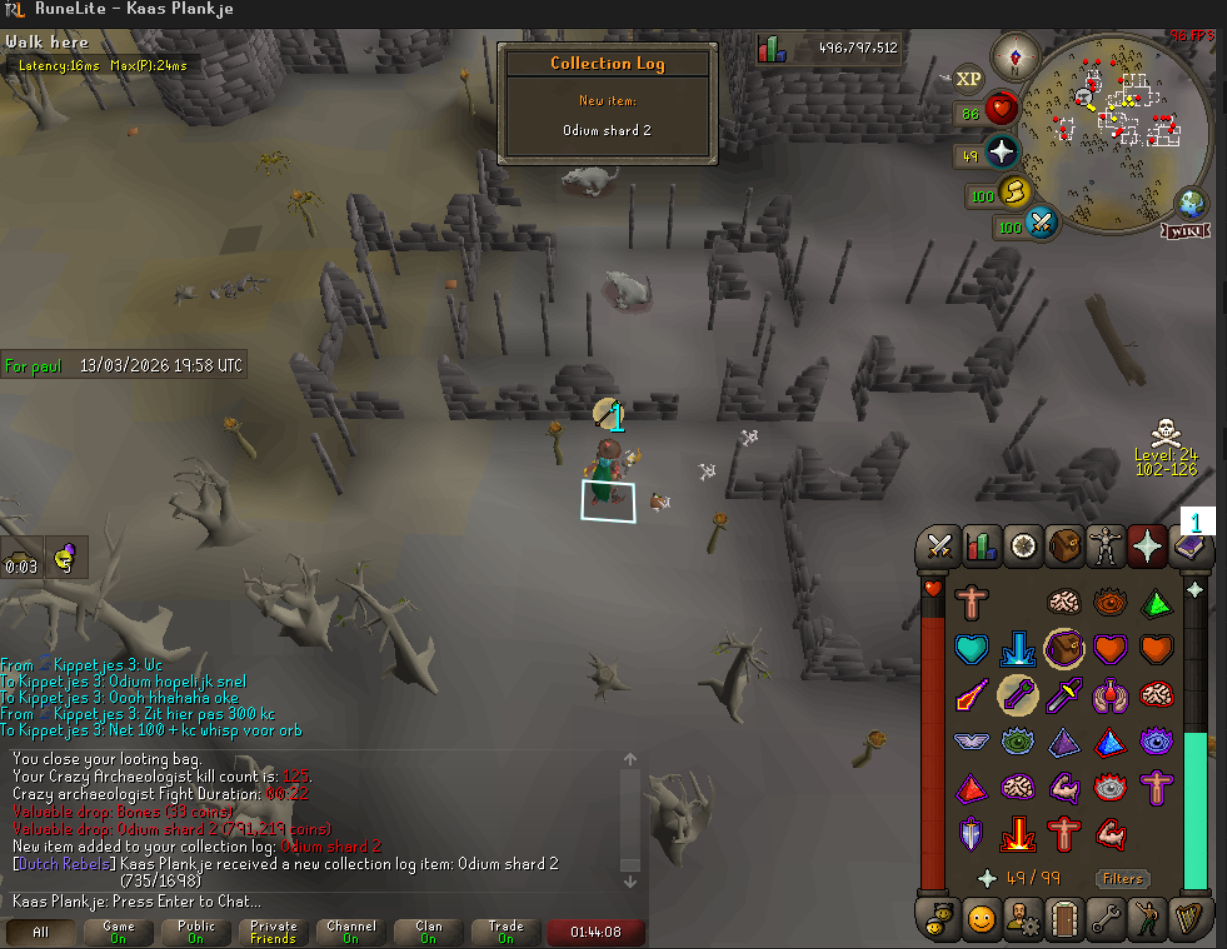Activate the special attack orb
Screen dimensions: 1227x949
pyautogui.click(x=1040, y=222)
